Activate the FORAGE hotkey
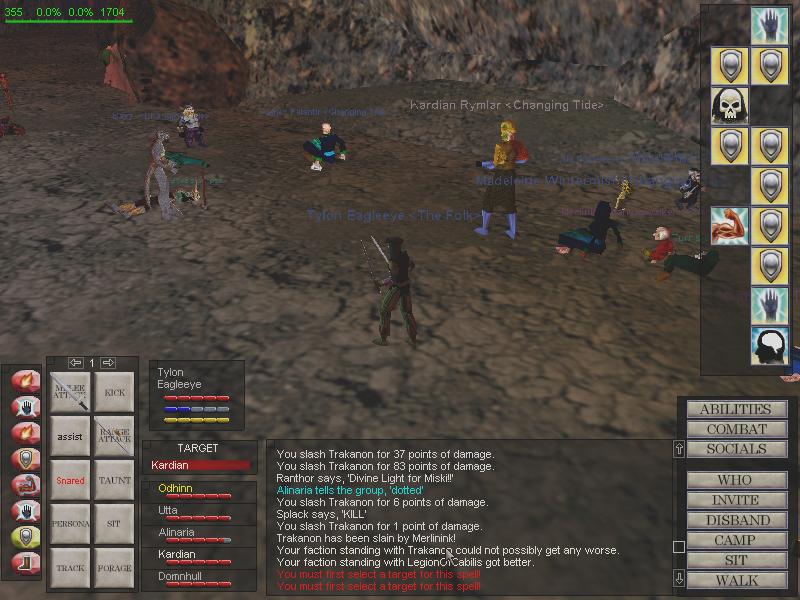 coord(114,568)
